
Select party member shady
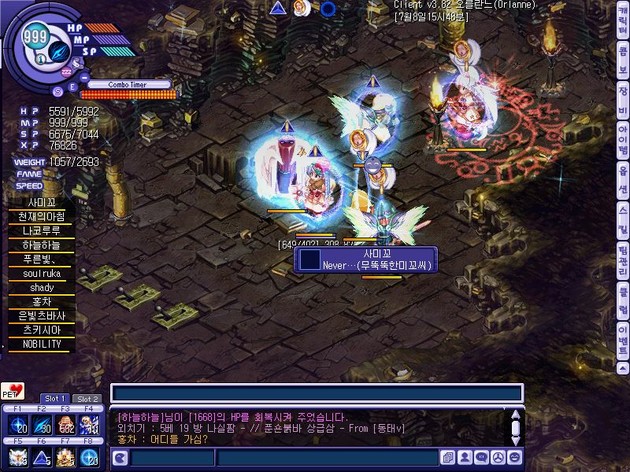point(41,286)
